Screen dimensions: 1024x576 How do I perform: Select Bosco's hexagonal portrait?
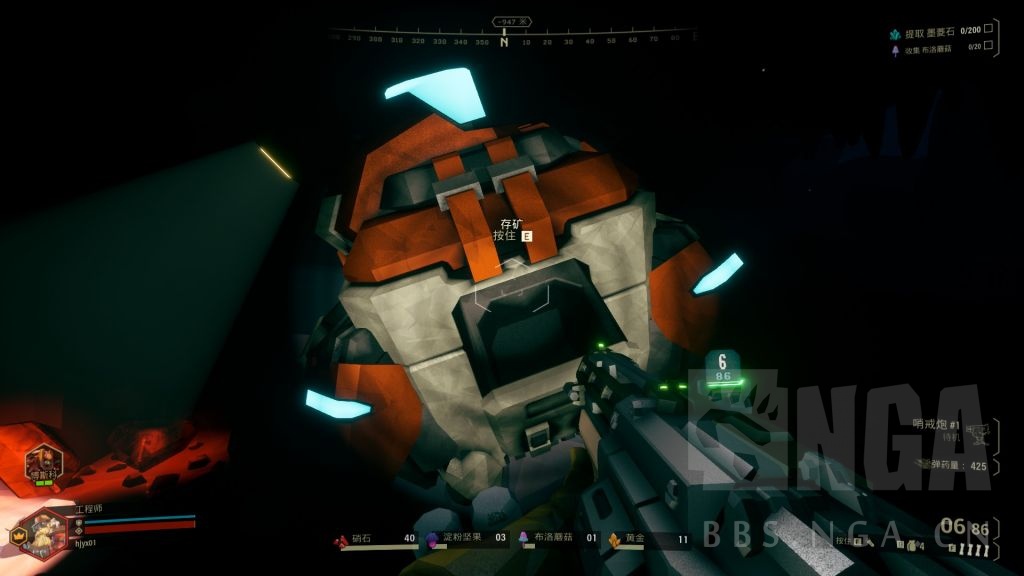coord(43,461)
